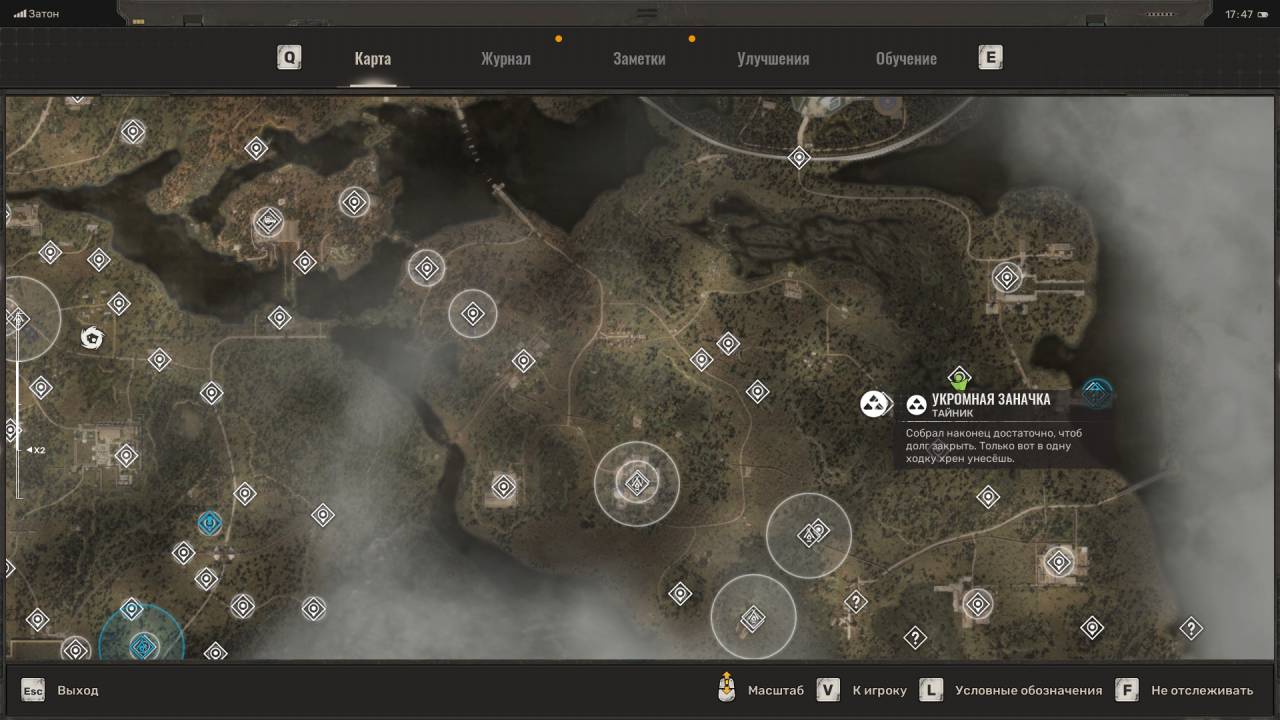Click the green player marker on map
Viewport: 1280px width, 720px height.
pyautogui.click(x=960, y=380)
